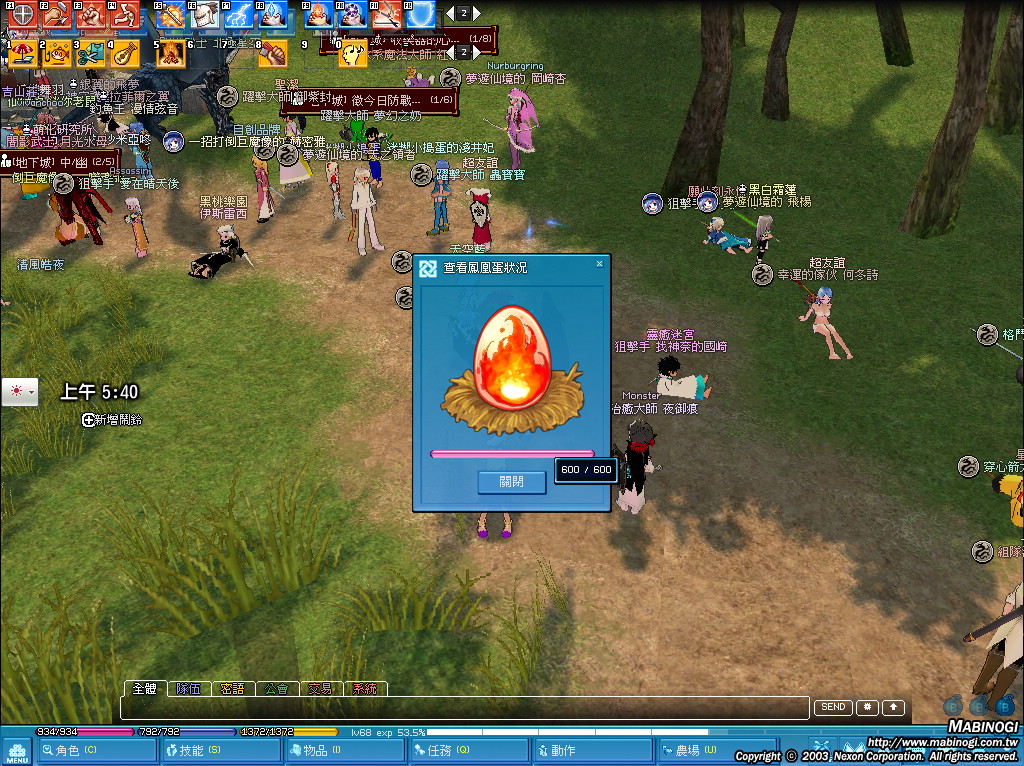This screenshot has width=1024, height=766.
Task: Switch chat to the 隊伍 party tab
Action: tap(188, 689)
